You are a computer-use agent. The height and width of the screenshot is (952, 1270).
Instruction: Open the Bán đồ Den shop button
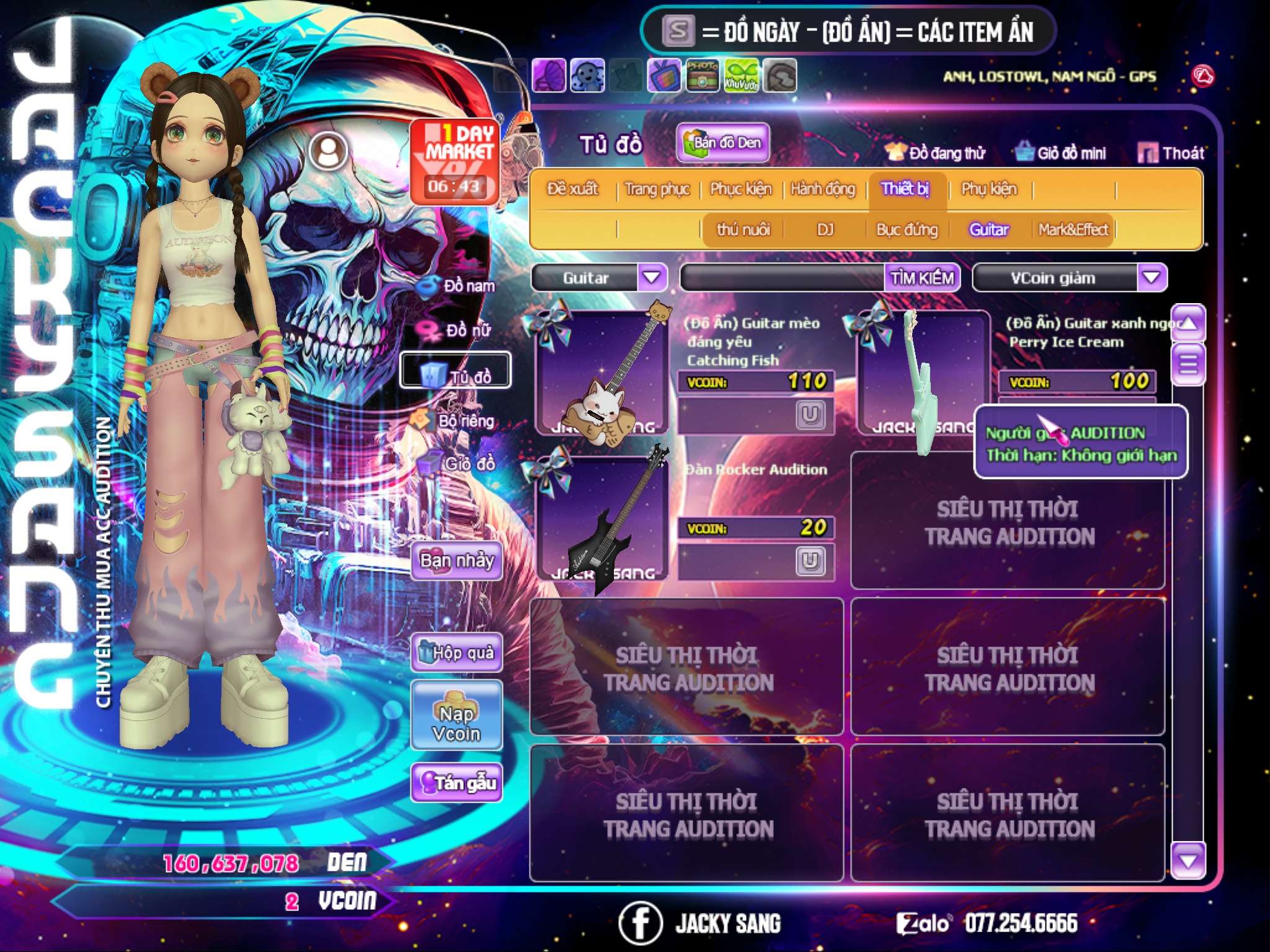point(723,143)
